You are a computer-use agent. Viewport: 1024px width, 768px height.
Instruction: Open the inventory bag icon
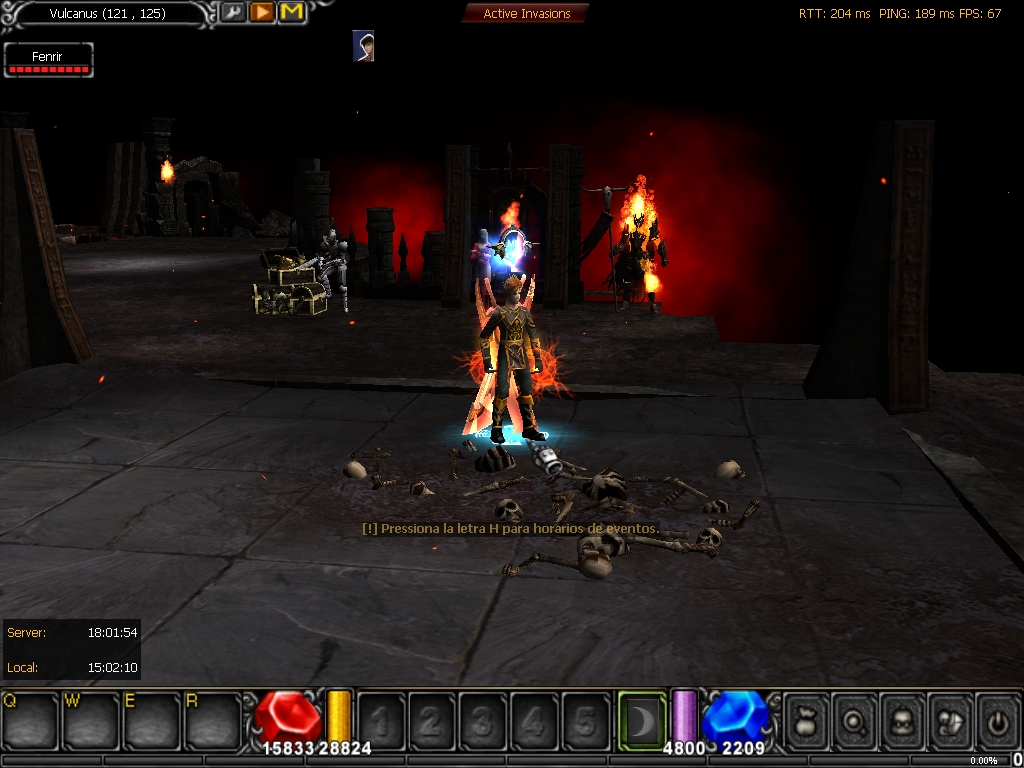(x=806, y=720)
